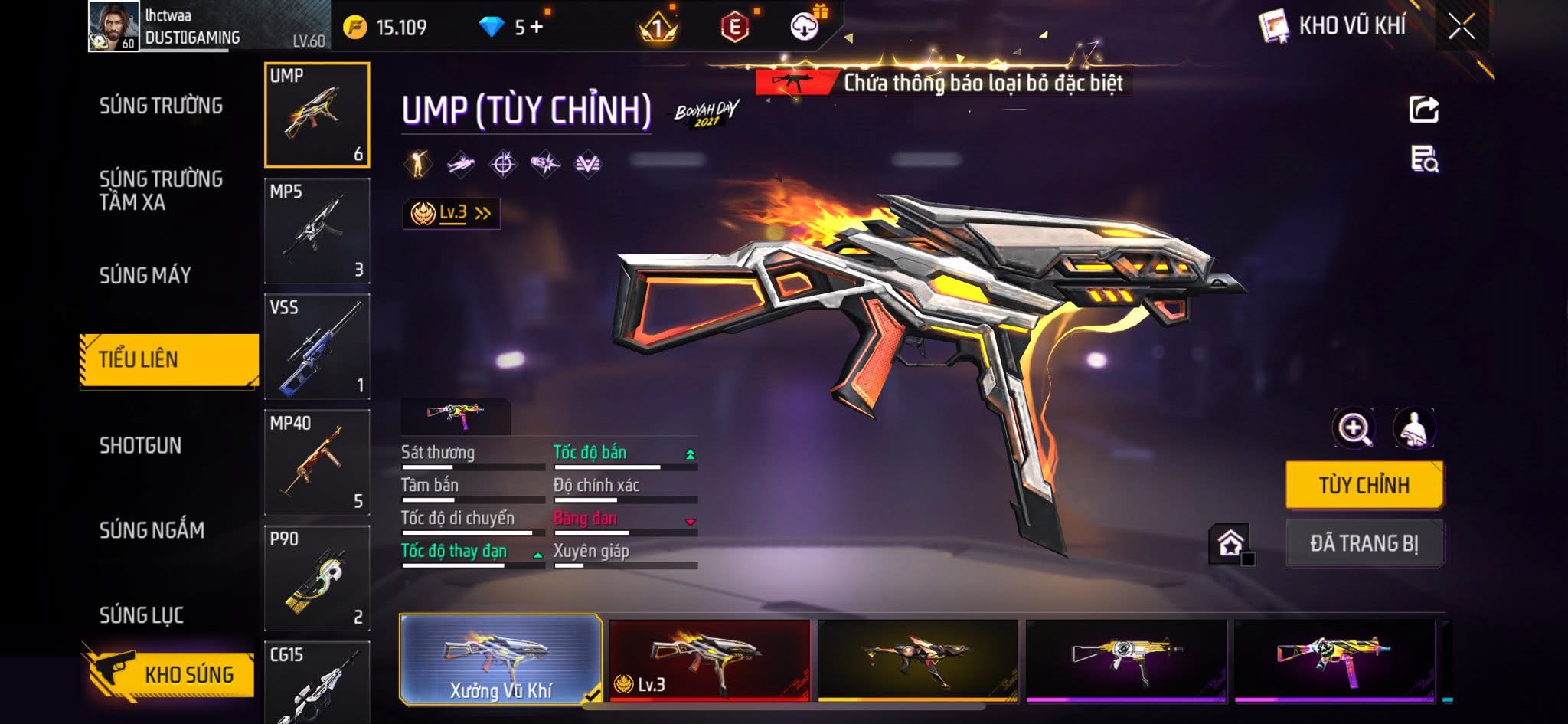Select the MP5 weapon tile
Screen dimensions: 1568x724
pyautogui.click(x=317, y=231)
